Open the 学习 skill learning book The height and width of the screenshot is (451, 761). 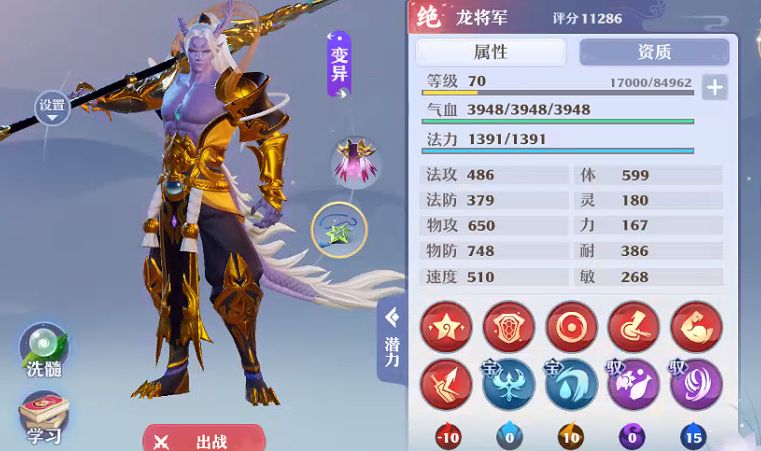coord(44,418)
